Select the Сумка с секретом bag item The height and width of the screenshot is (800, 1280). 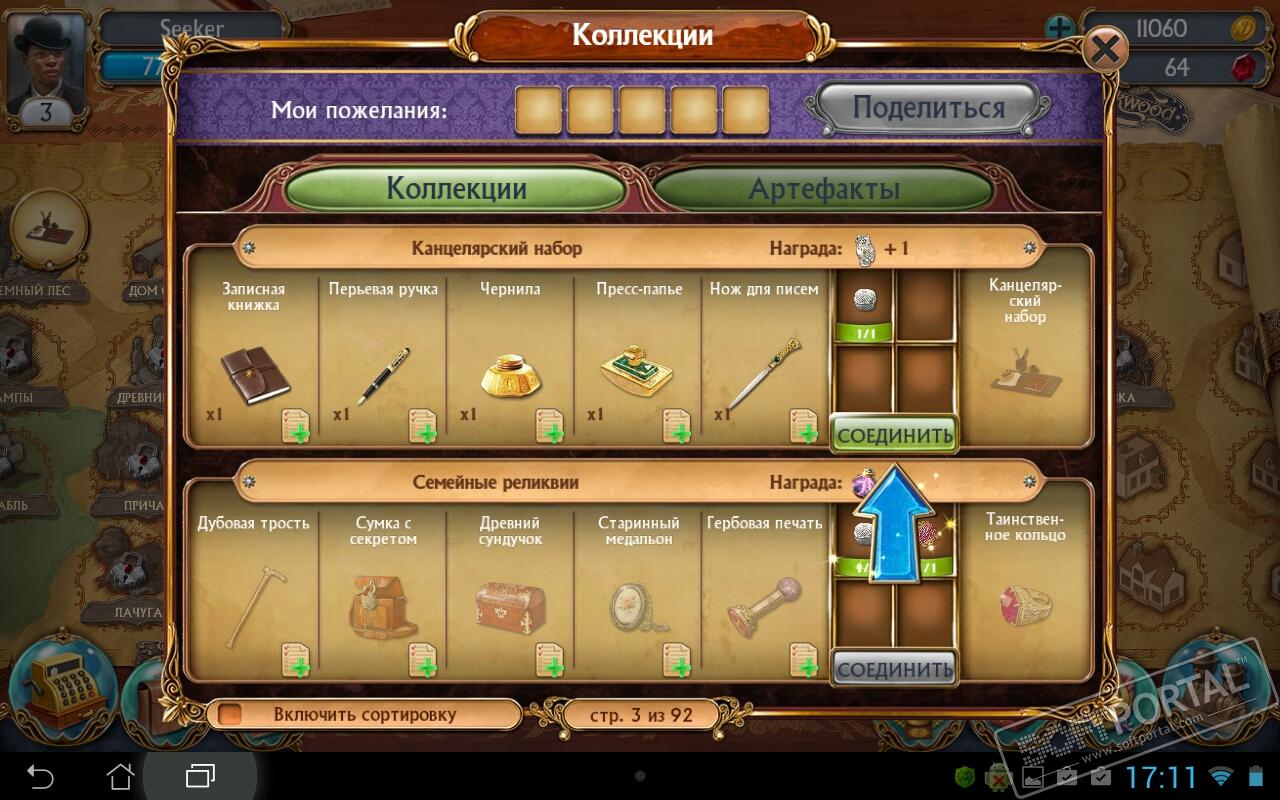384,605
